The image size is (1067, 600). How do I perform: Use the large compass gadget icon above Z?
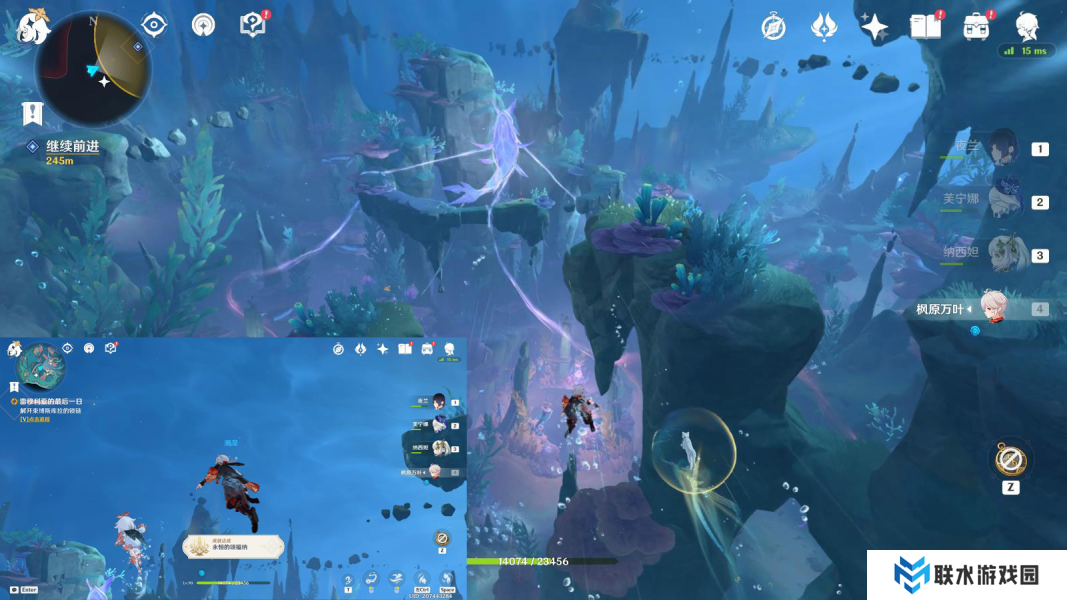point(1011,461)
